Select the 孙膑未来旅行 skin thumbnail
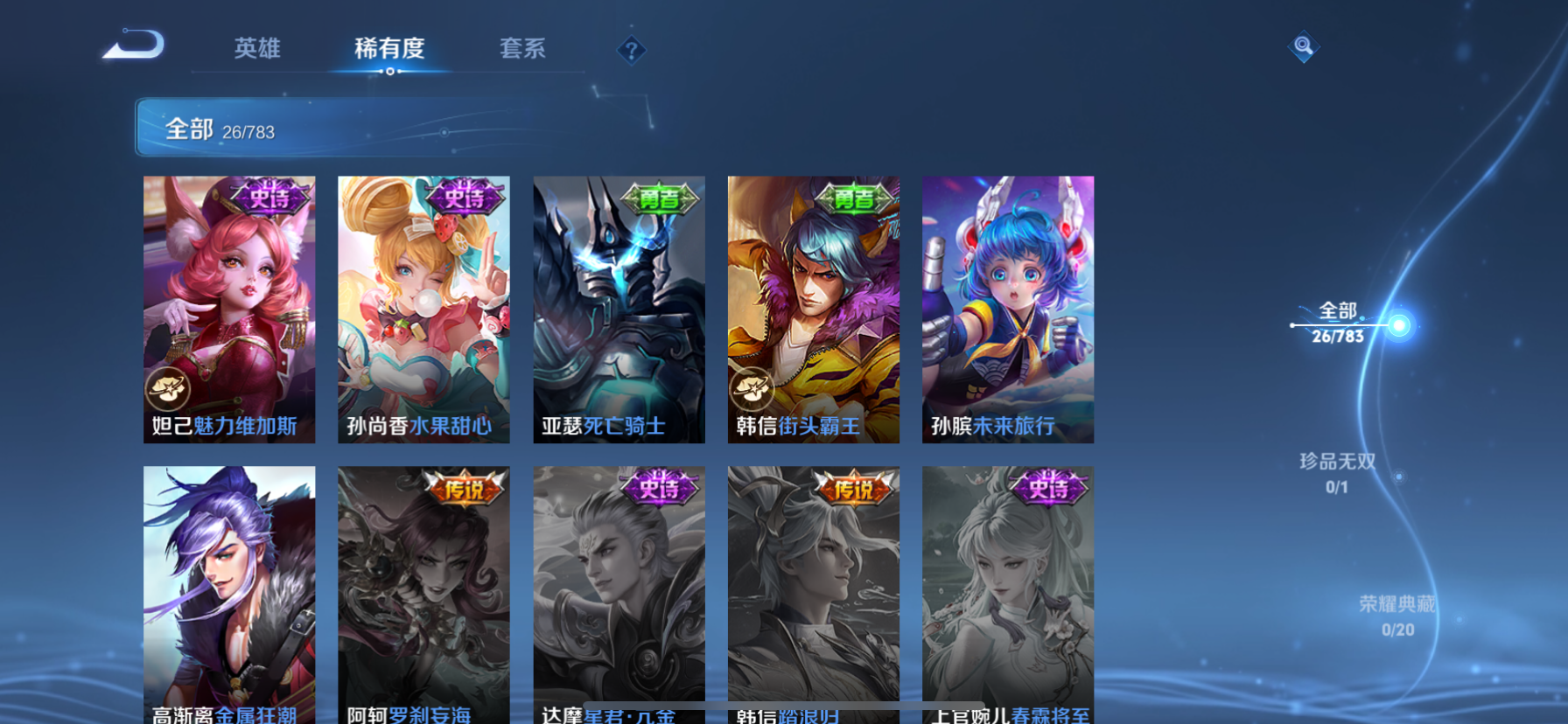1568x724 pixels. pyautogui.click(x=1007, y=308)
